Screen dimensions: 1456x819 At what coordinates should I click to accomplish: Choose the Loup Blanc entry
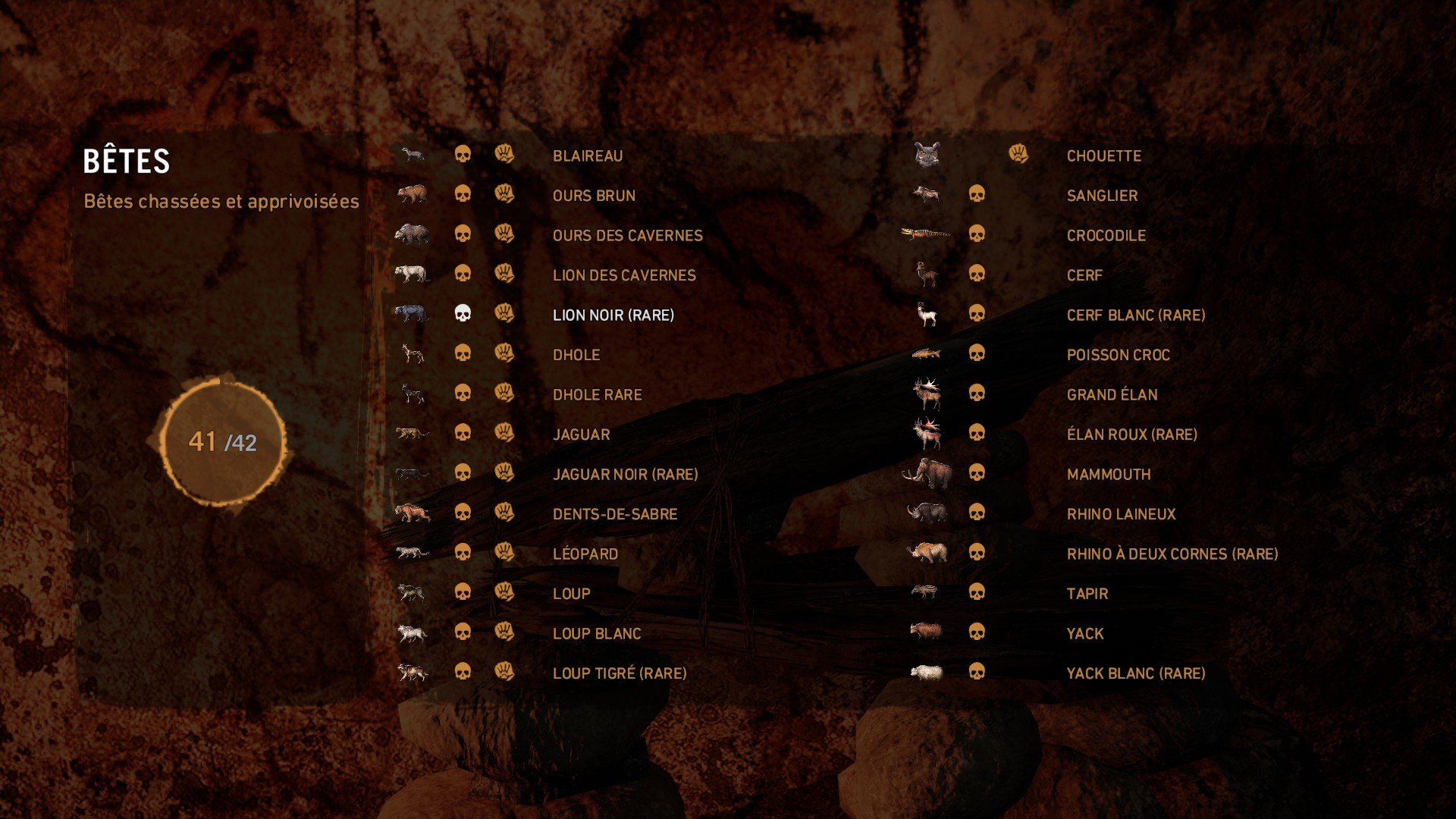coord(596,633)
